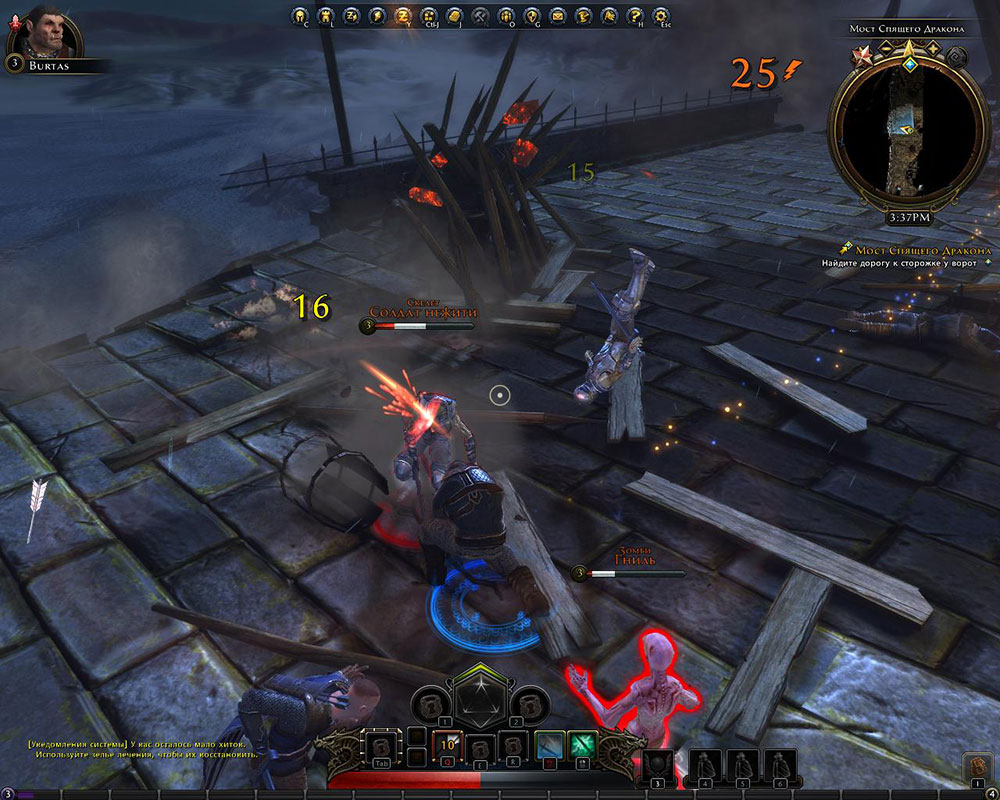Click the castle tower toolbar icon

pyautogui.click(x=324, y=16)
